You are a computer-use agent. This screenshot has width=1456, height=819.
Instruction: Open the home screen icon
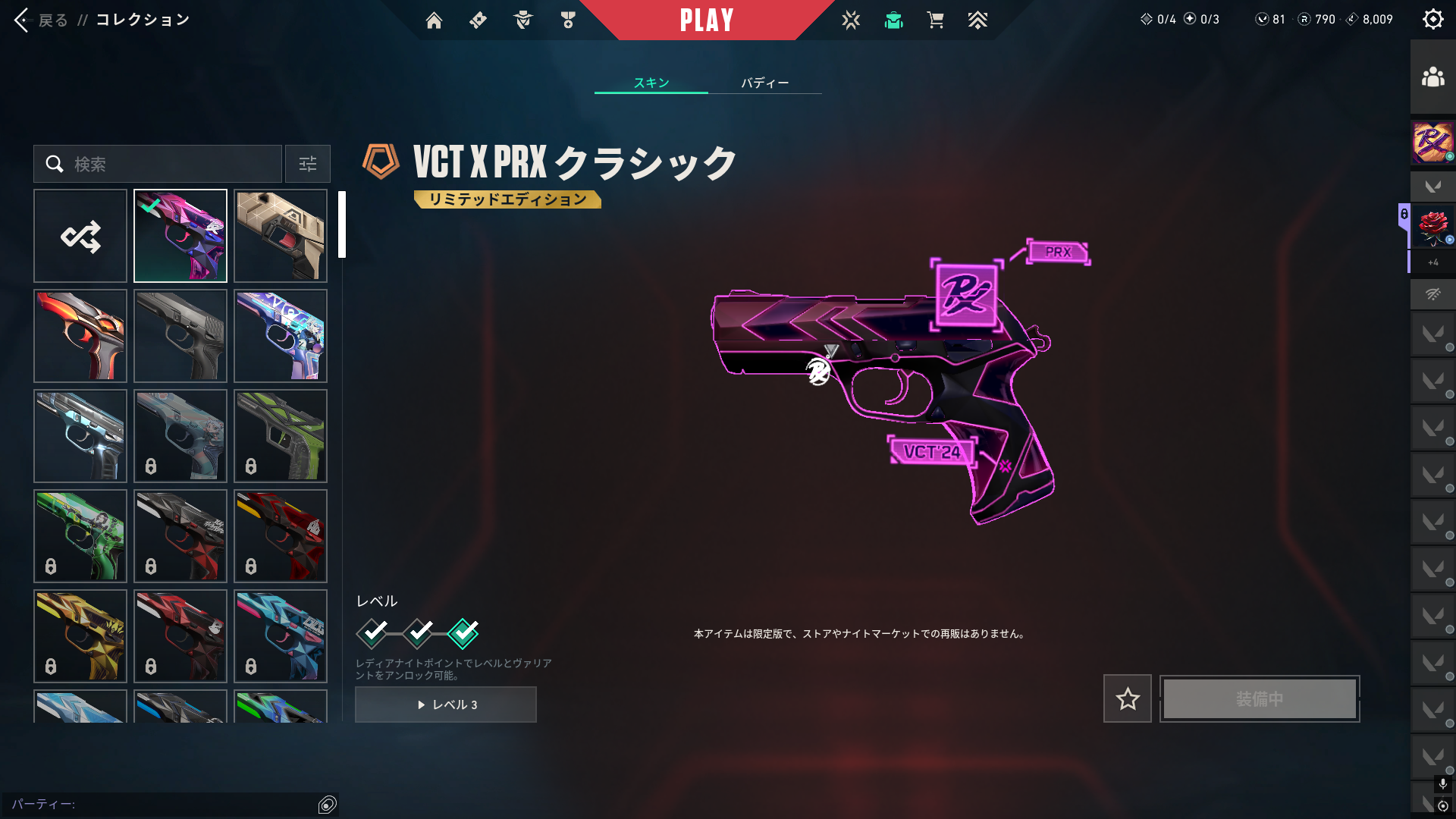pyautogui.click(x=434, y=20)
